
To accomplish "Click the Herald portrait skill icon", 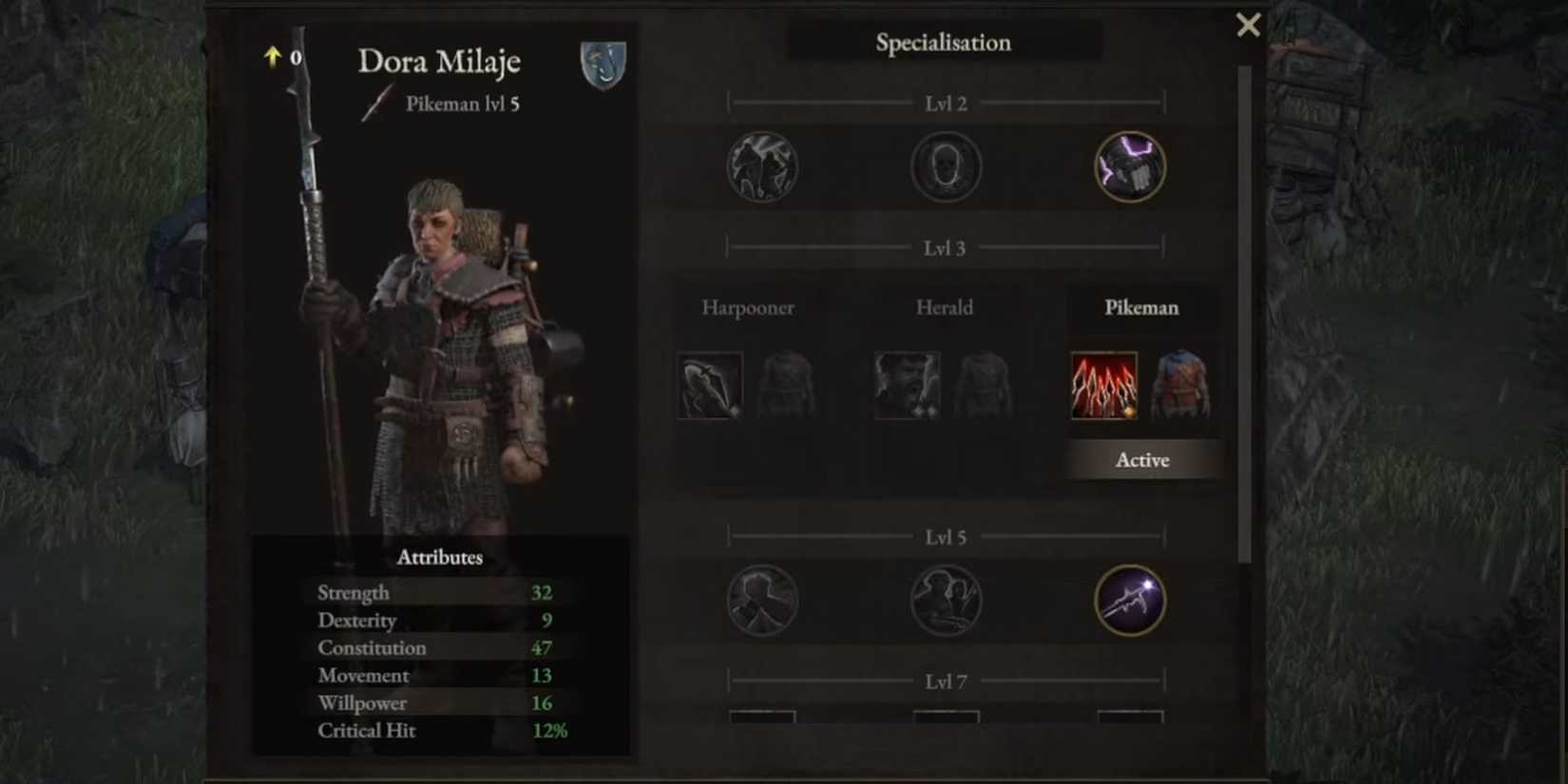I will (907, 384).
